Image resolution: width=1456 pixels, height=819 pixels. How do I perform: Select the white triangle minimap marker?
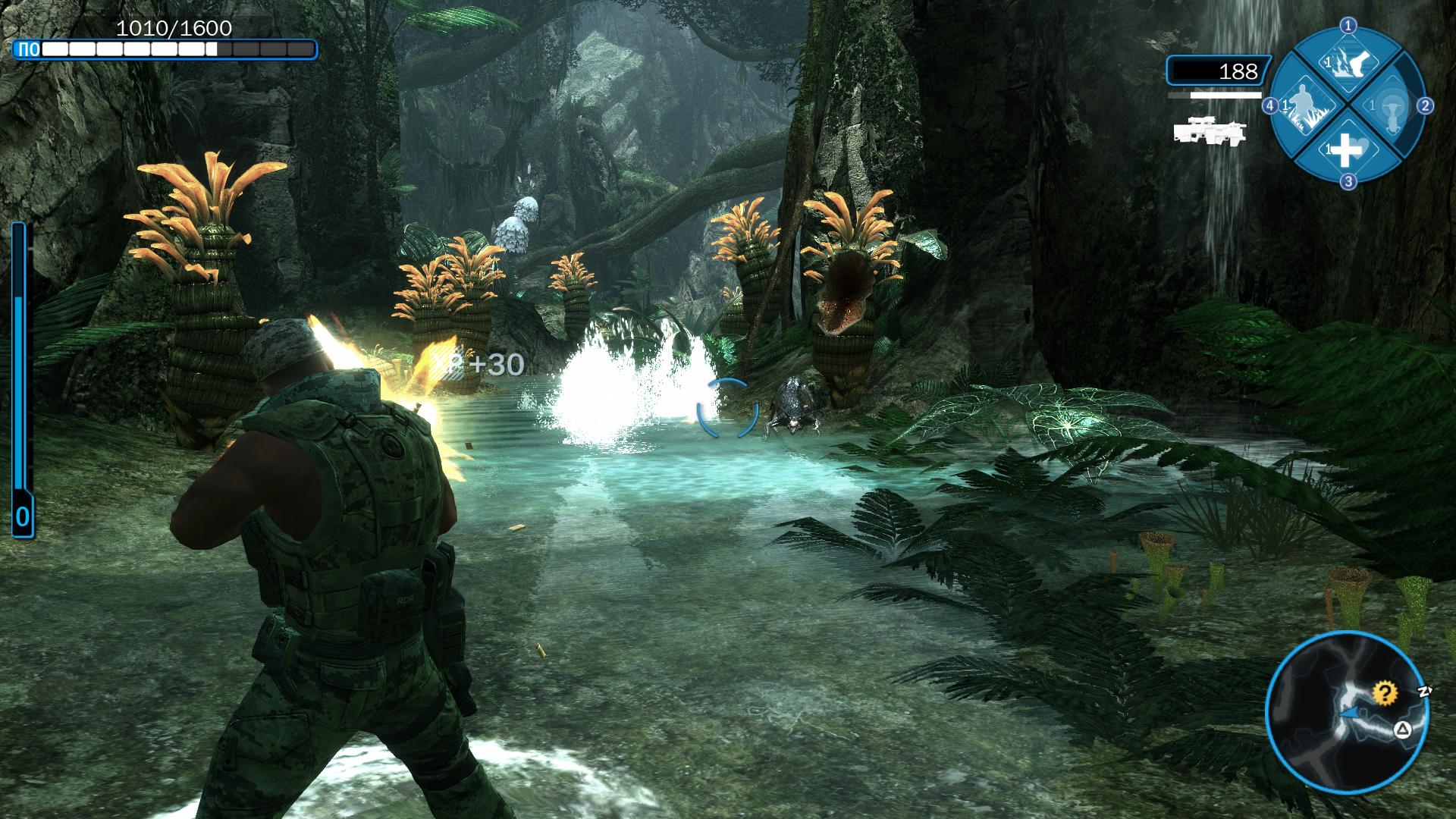point(1402,730)
